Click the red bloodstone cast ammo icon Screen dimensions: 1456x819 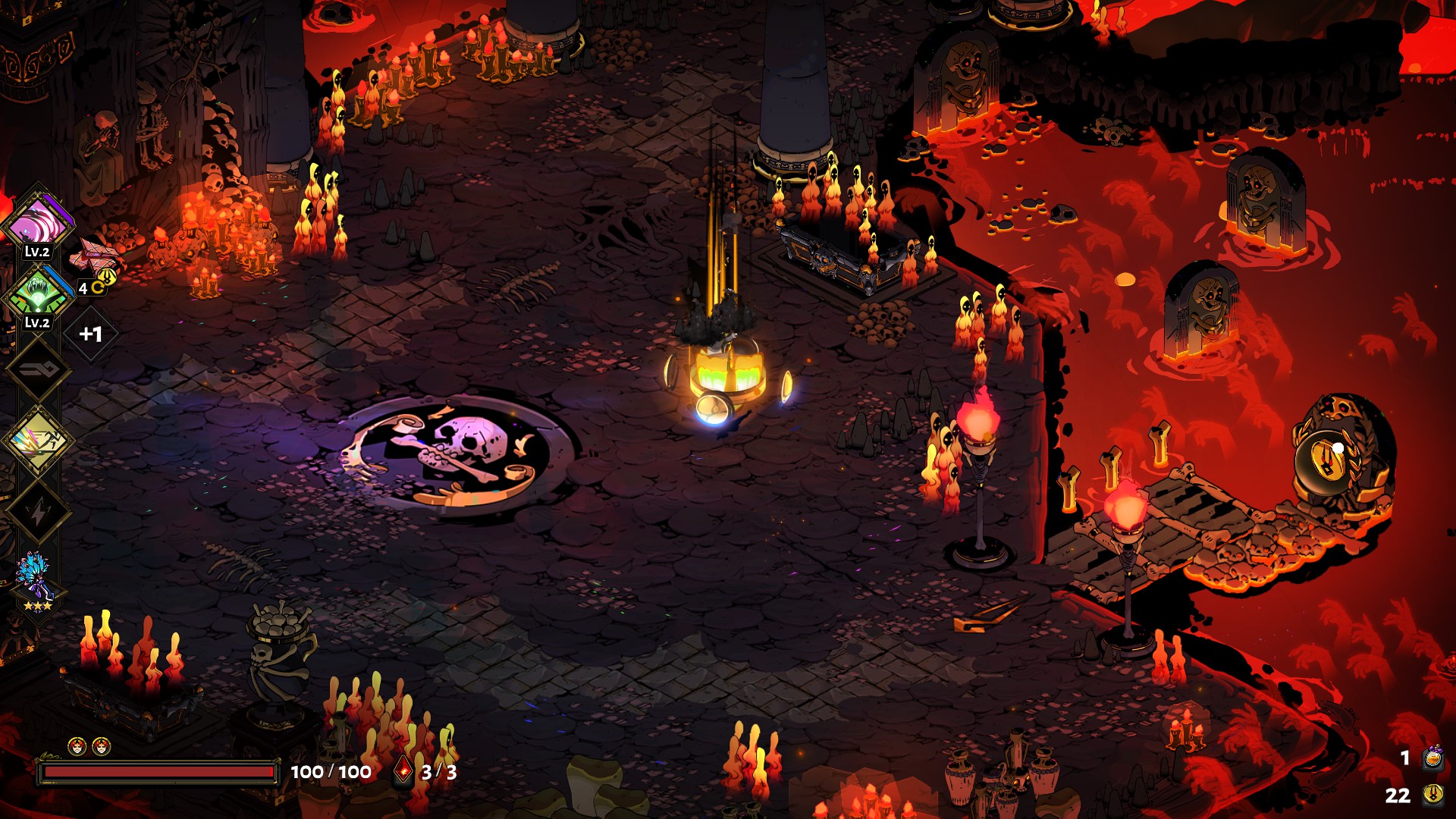404,771
